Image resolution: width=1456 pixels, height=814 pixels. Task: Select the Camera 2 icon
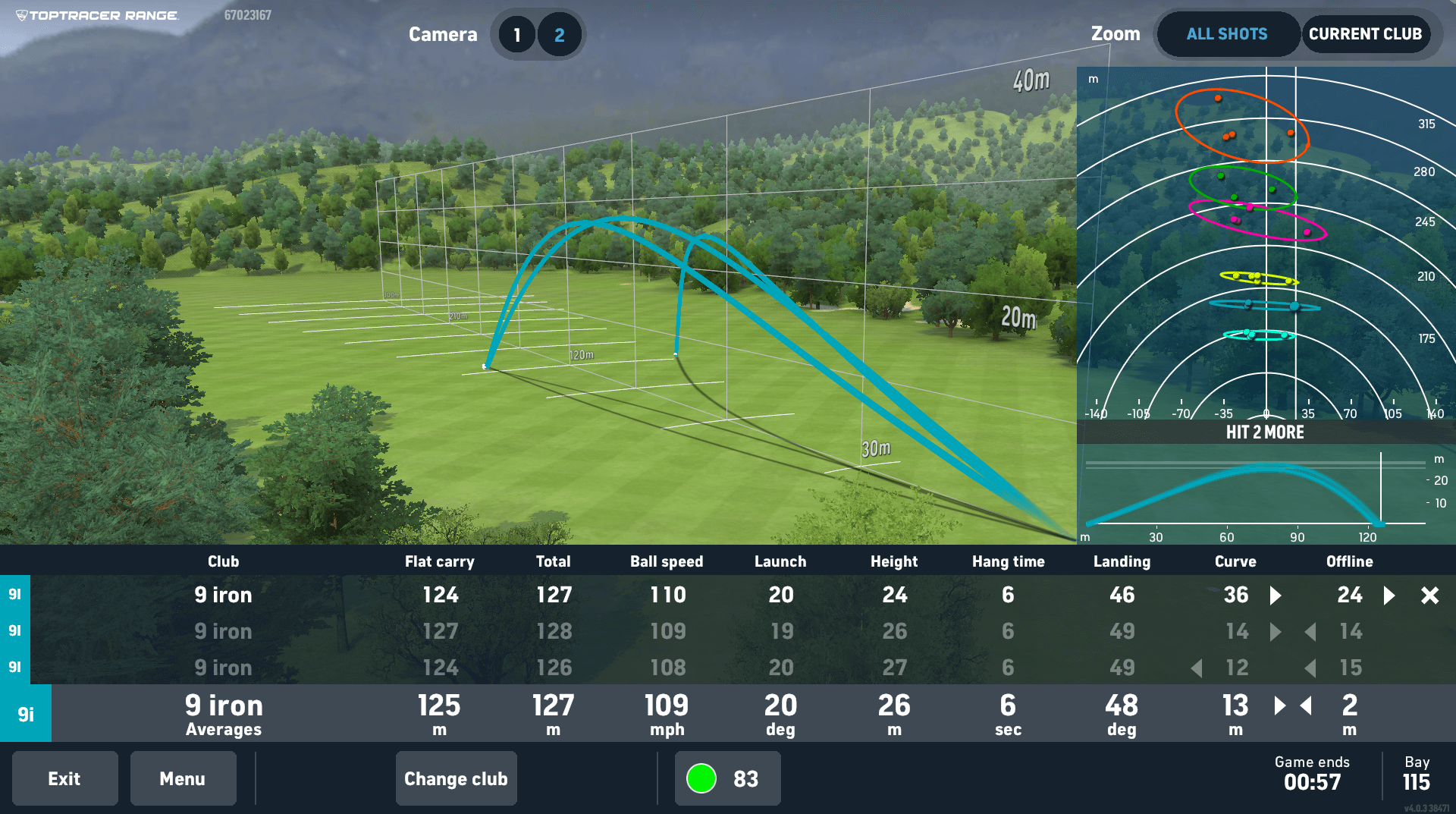[559, 33]
